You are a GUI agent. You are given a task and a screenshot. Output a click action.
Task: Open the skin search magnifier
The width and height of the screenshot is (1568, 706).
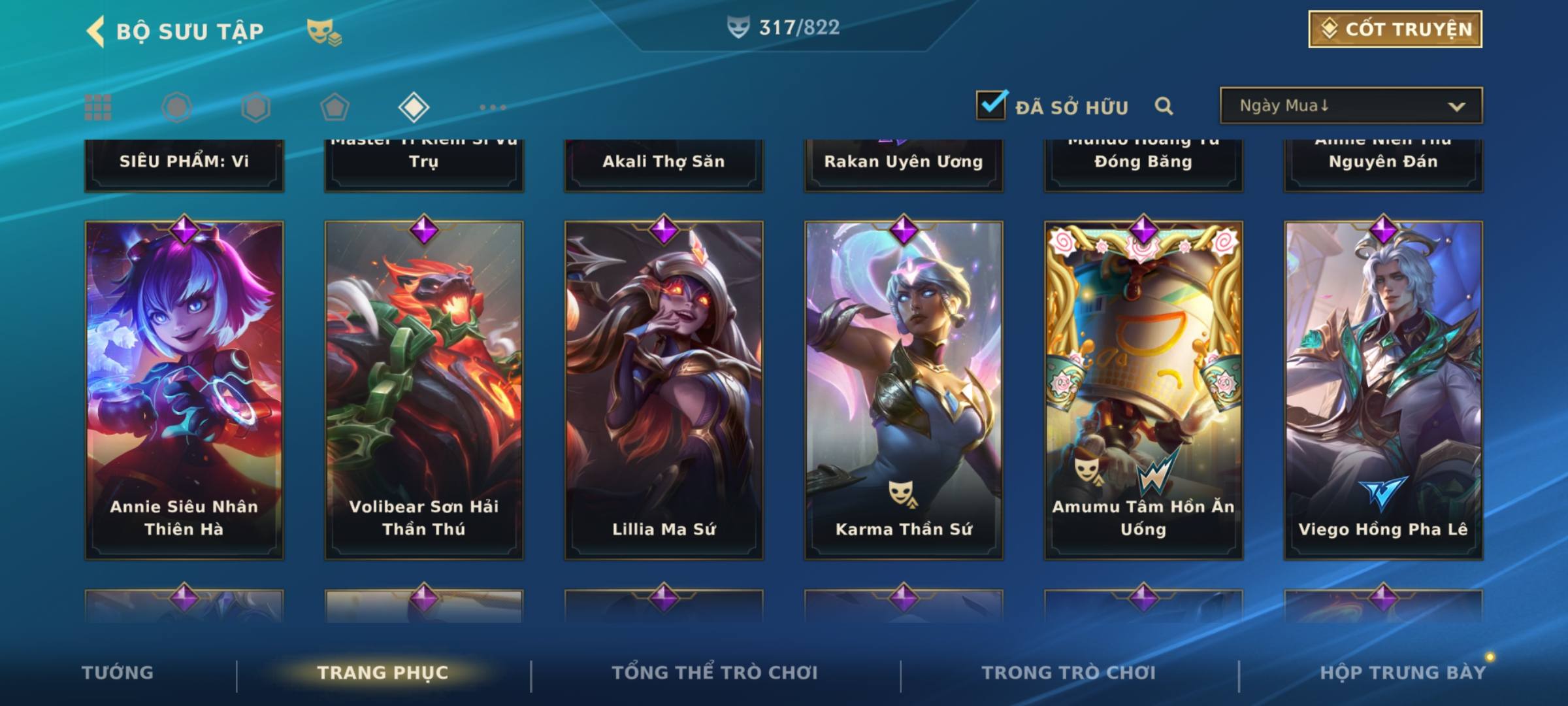pos(1164,106)
